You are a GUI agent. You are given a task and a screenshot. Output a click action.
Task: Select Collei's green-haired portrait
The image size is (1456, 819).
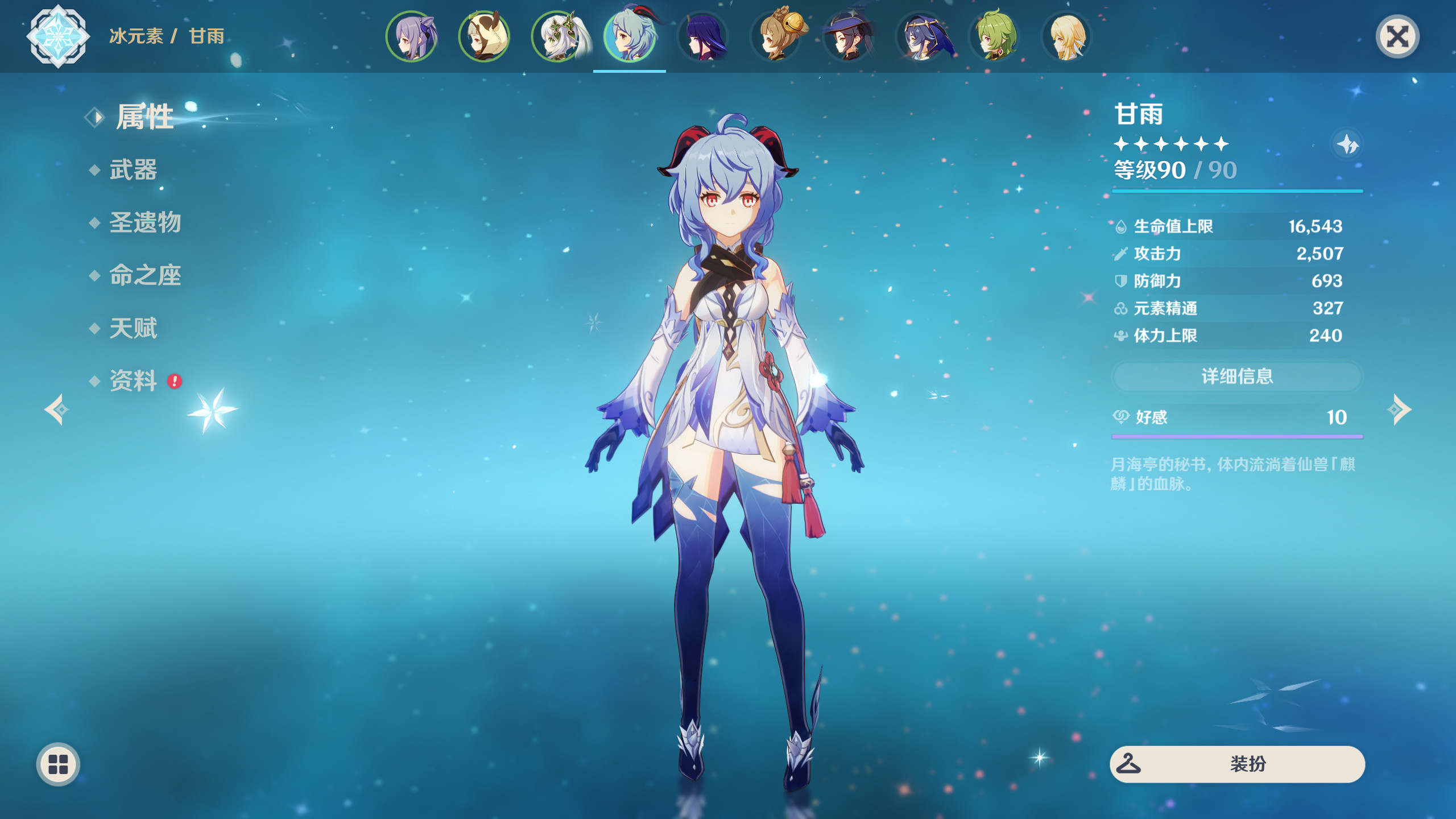click(992, 36)
